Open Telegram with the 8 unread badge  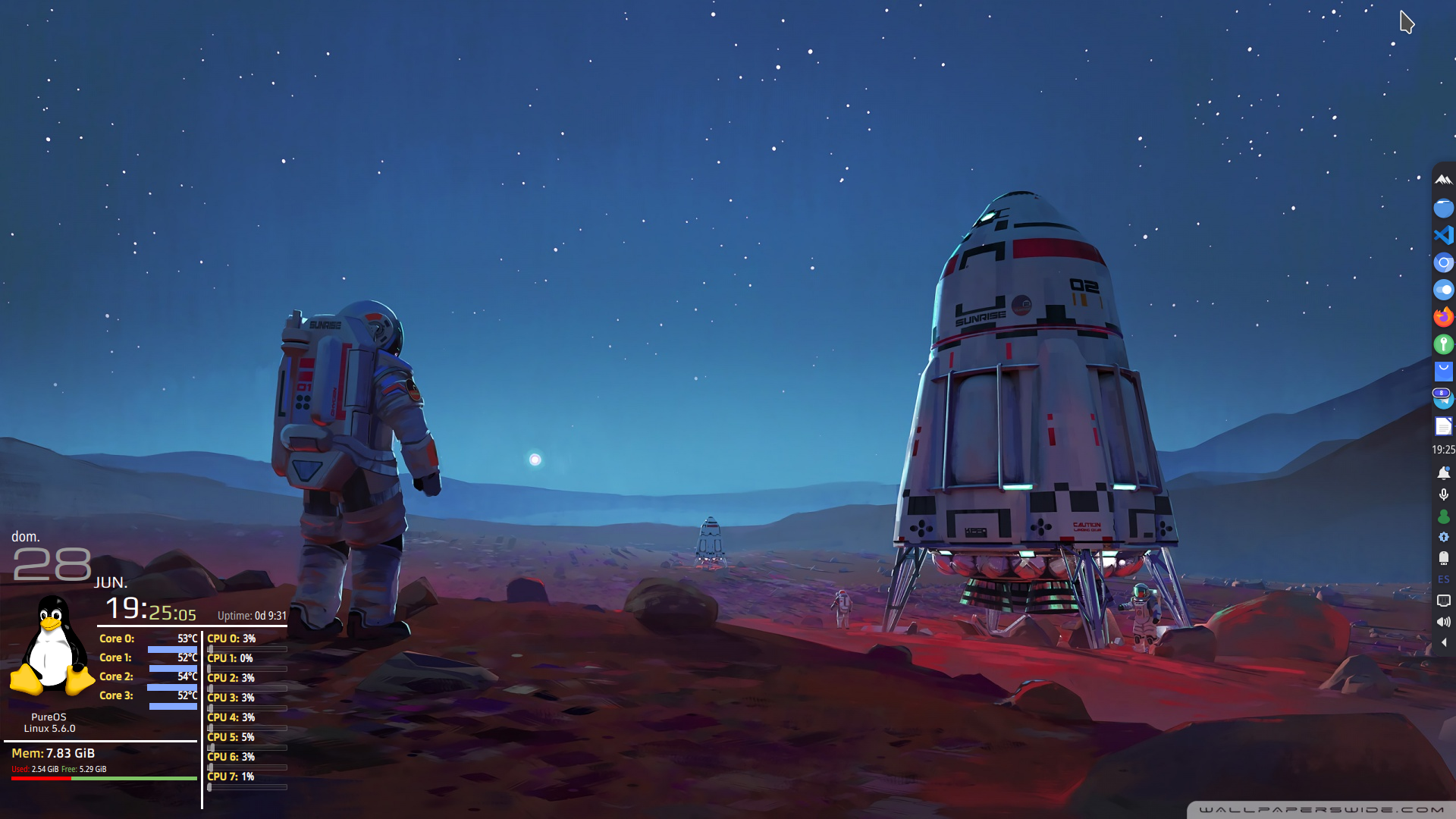(1443, 399)
